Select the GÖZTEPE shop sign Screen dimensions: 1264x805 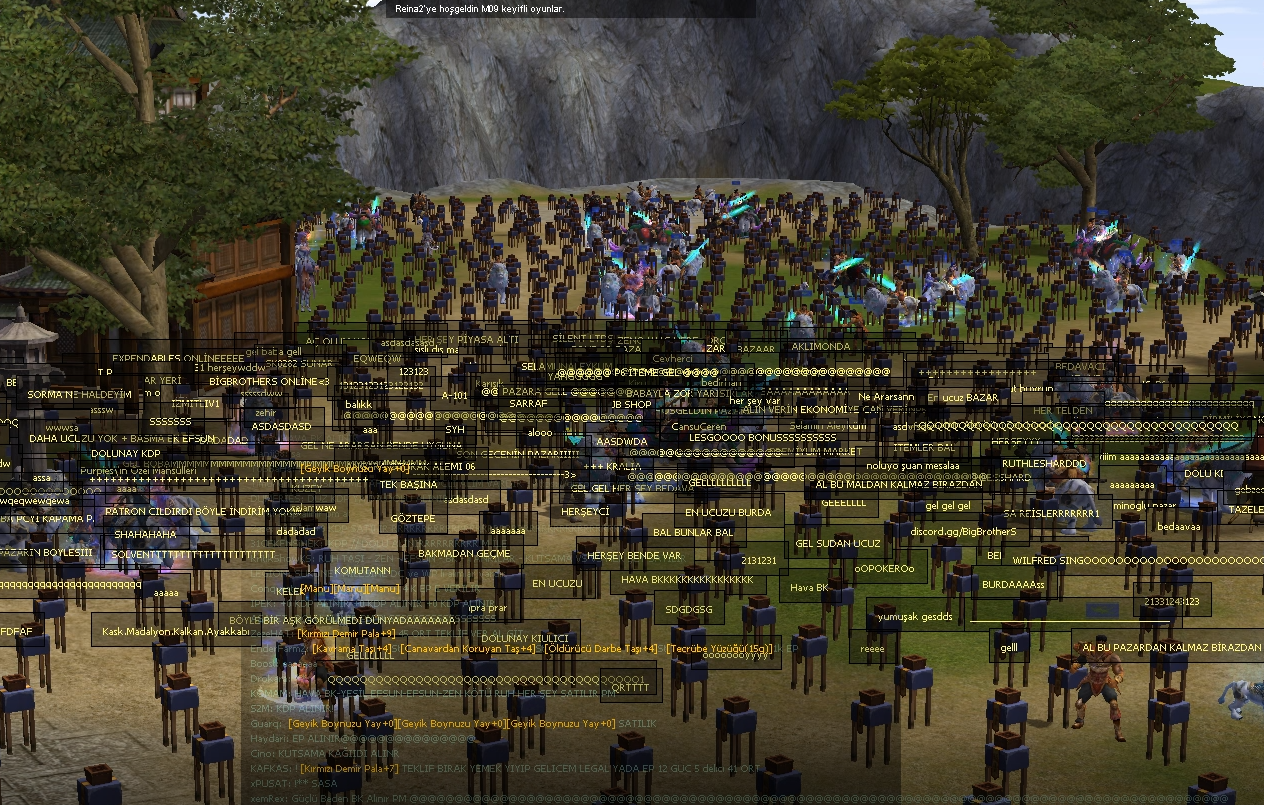click(413, 519)
